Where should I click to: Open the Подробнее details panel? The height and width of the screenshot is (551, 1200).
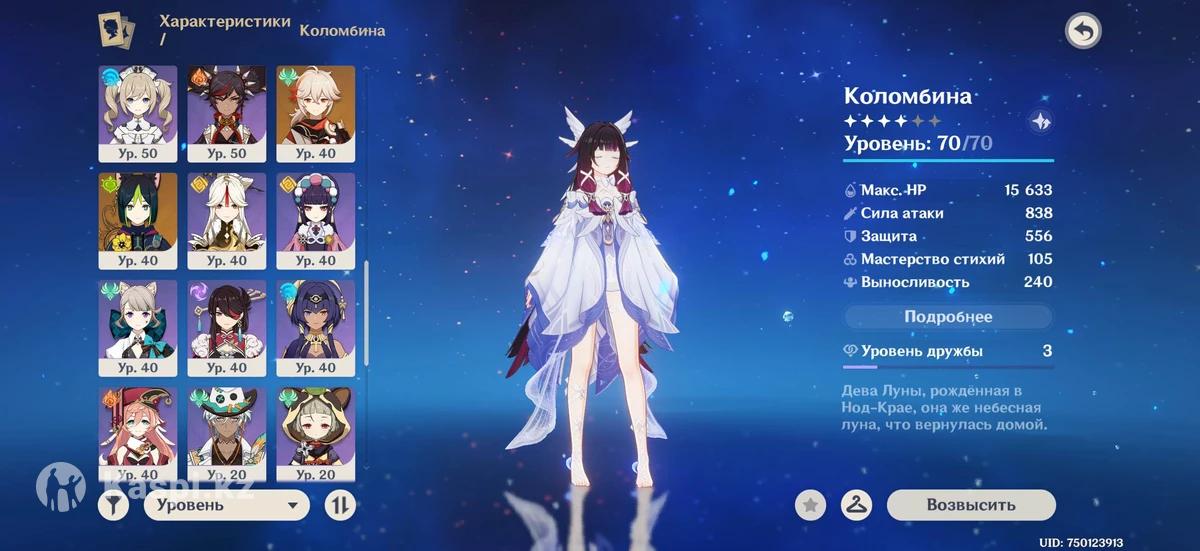pos(948,317)
